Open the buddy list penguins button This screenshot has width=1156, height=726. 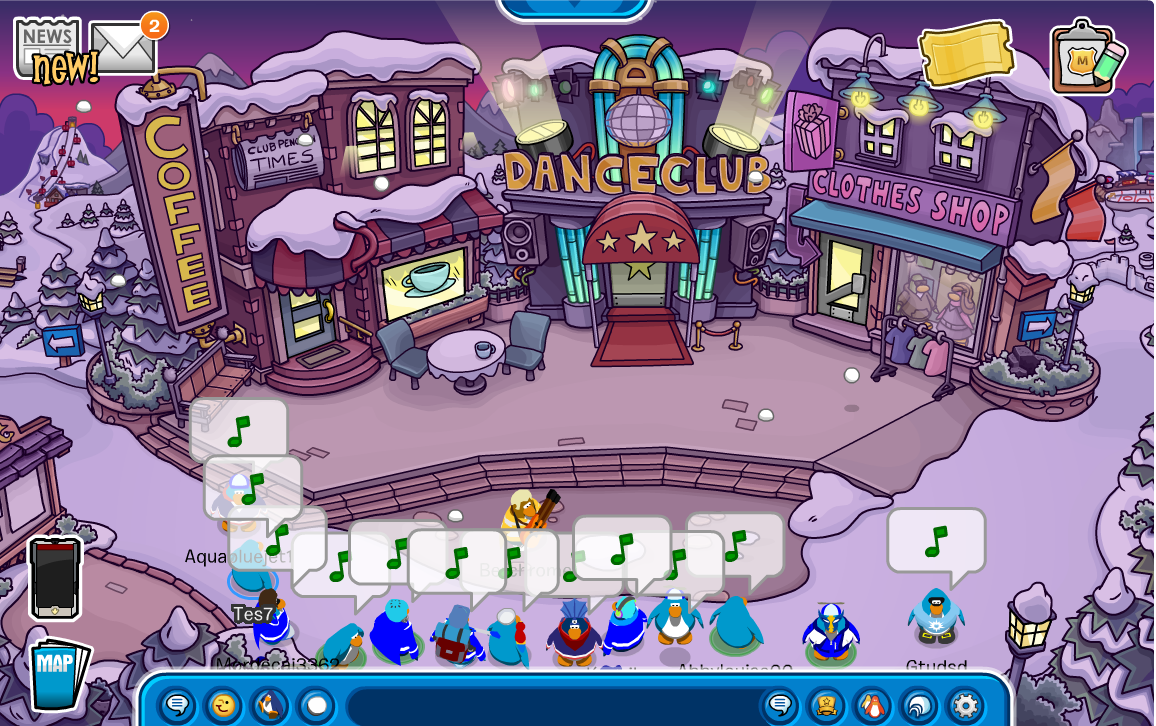click(x=873, y=706)
